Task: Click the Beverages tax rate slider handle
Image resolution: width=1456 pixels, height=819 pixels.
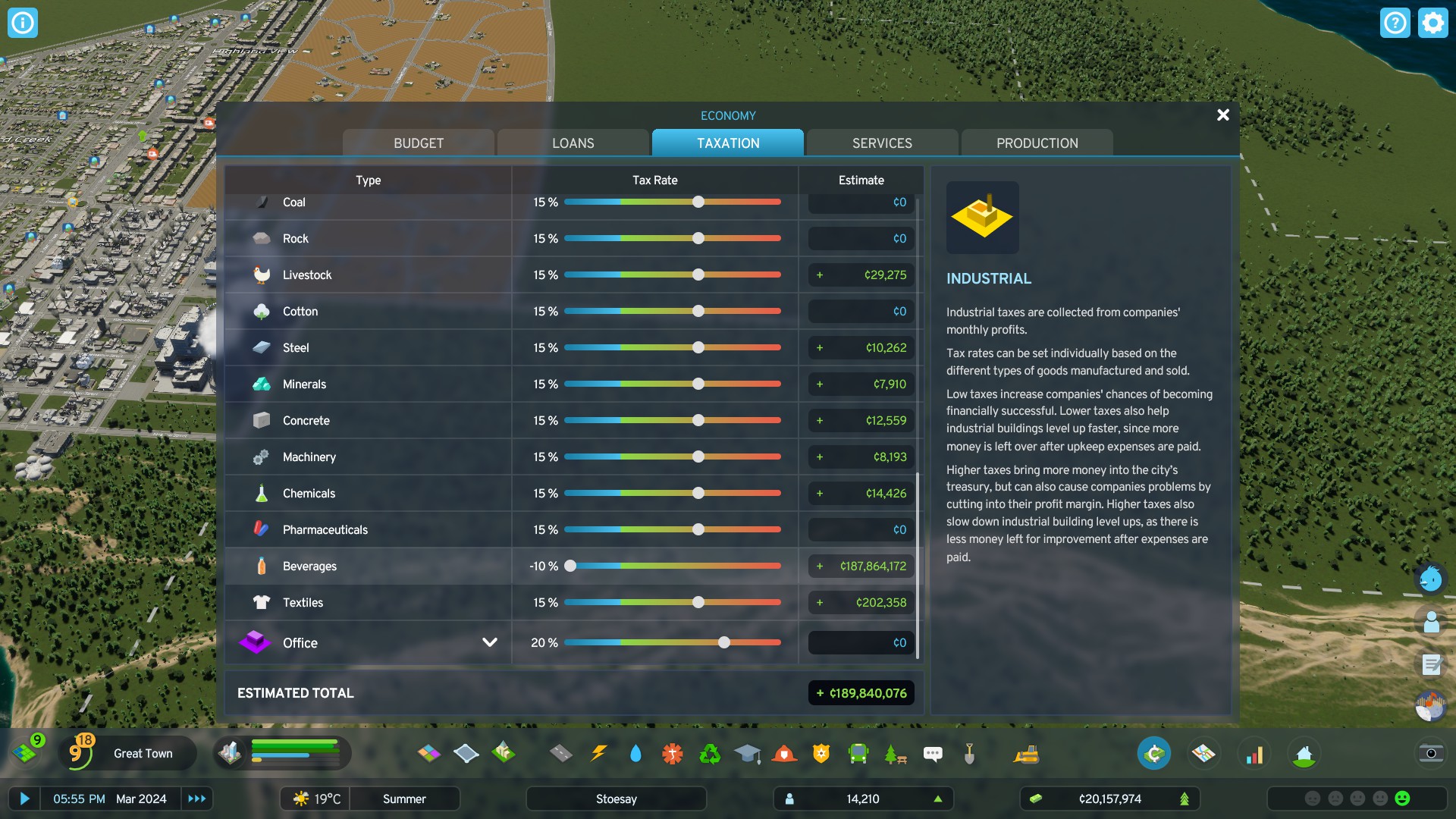Action: pyautogui.click(x=570, y=566)
